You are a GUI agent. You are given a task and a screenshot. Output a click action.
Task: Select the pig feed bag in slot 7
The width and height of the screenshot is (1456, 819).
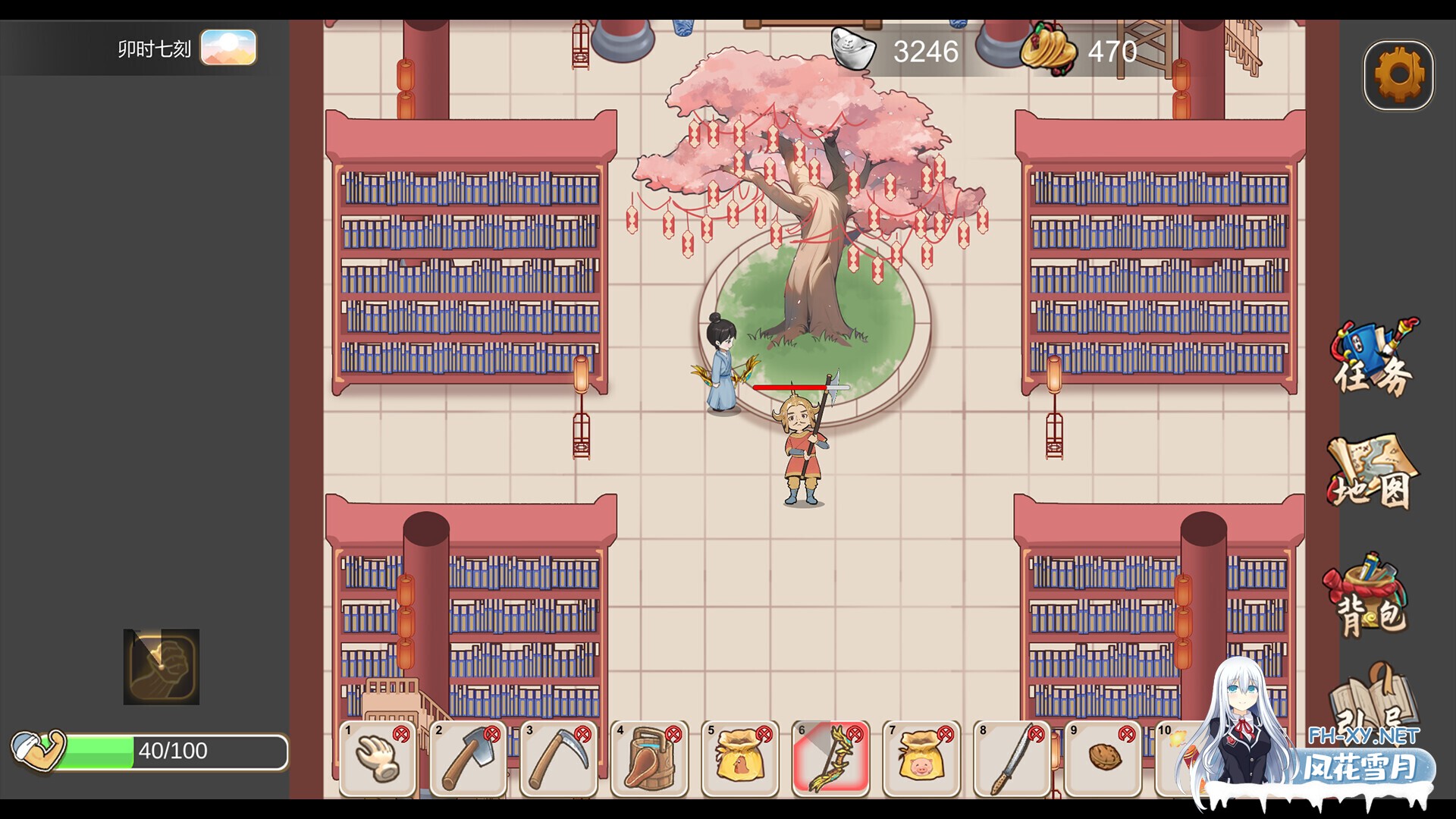[922, 762]
